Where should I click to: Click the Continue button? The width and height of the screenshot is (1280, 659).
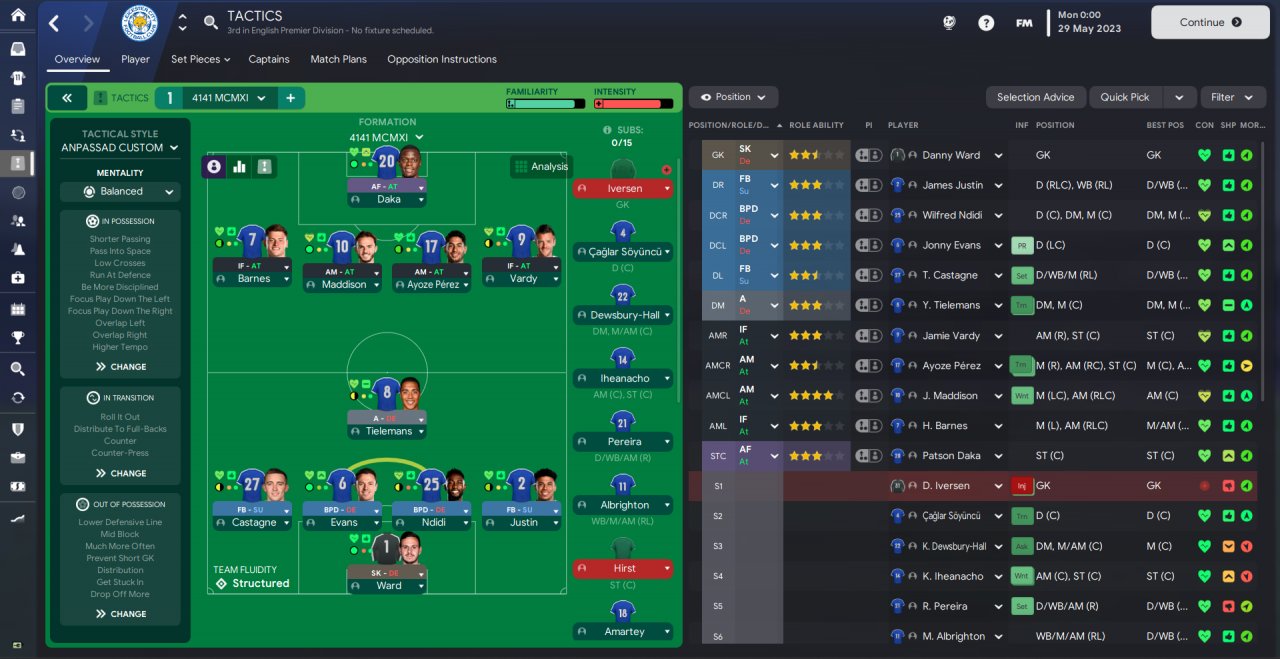click(x=1210, y=22)
